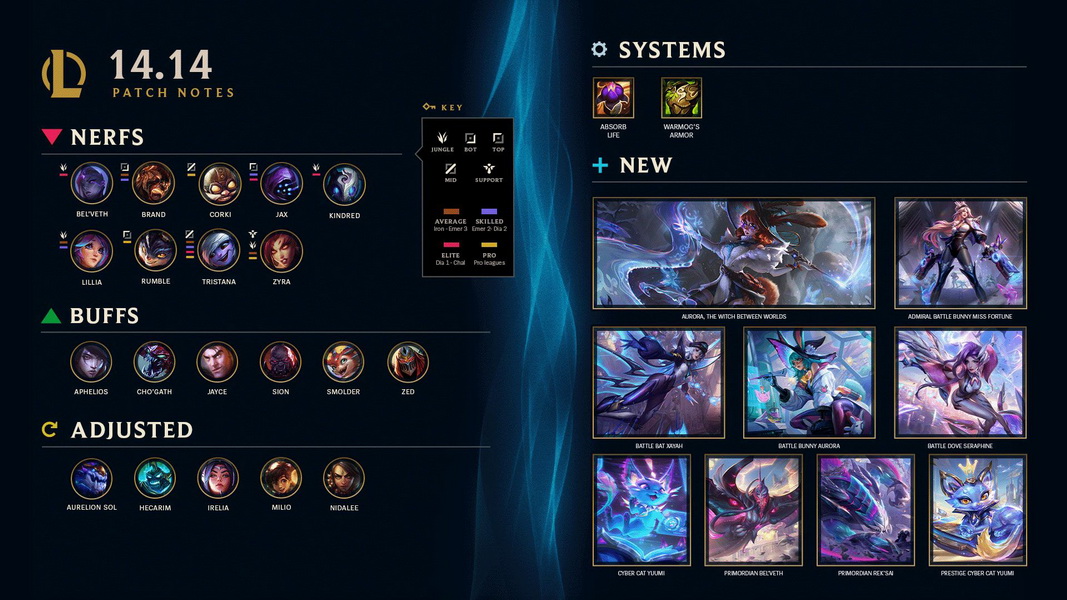This screenshot has height=600, width=1067.
Task: Open the Absorb Life rune icon
Action: click(613, 98)
